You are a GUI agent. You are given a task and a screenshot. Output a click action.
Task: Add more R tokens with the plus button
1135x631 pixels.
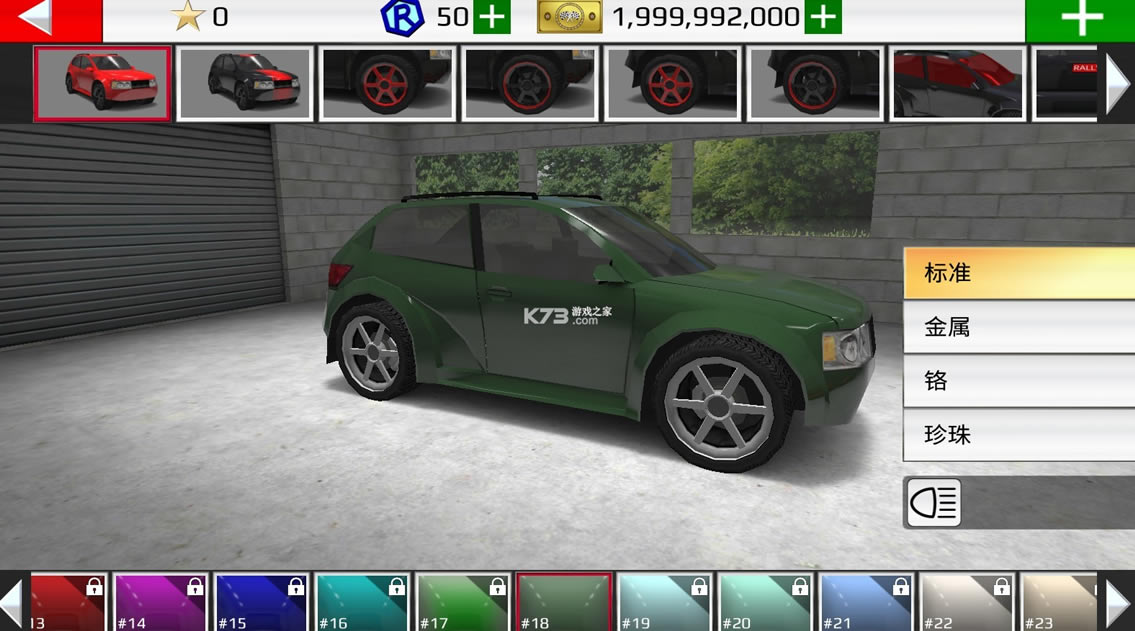pyautogui.click(x=491, y=17)
